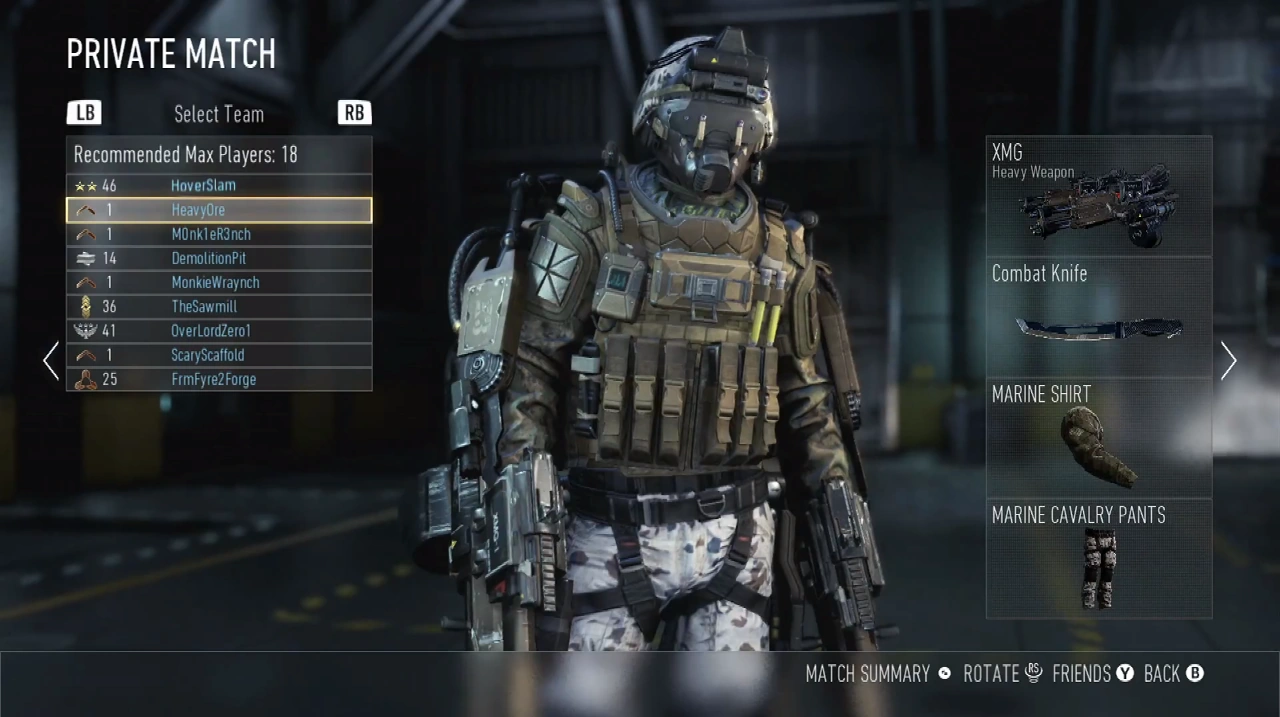Select OverLordZero1 from the list
This screenshot has width=1280, height=717.
click(219, 331)
